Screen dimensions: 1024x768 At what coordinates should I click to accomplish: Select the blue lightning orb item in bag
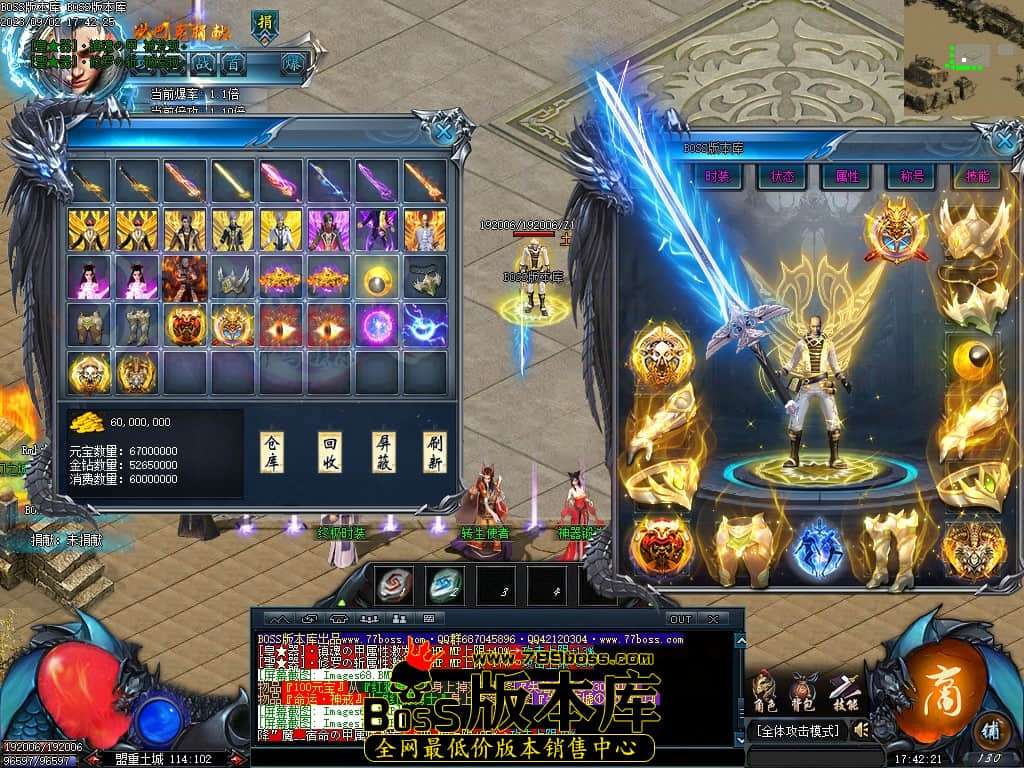[426, 326]
